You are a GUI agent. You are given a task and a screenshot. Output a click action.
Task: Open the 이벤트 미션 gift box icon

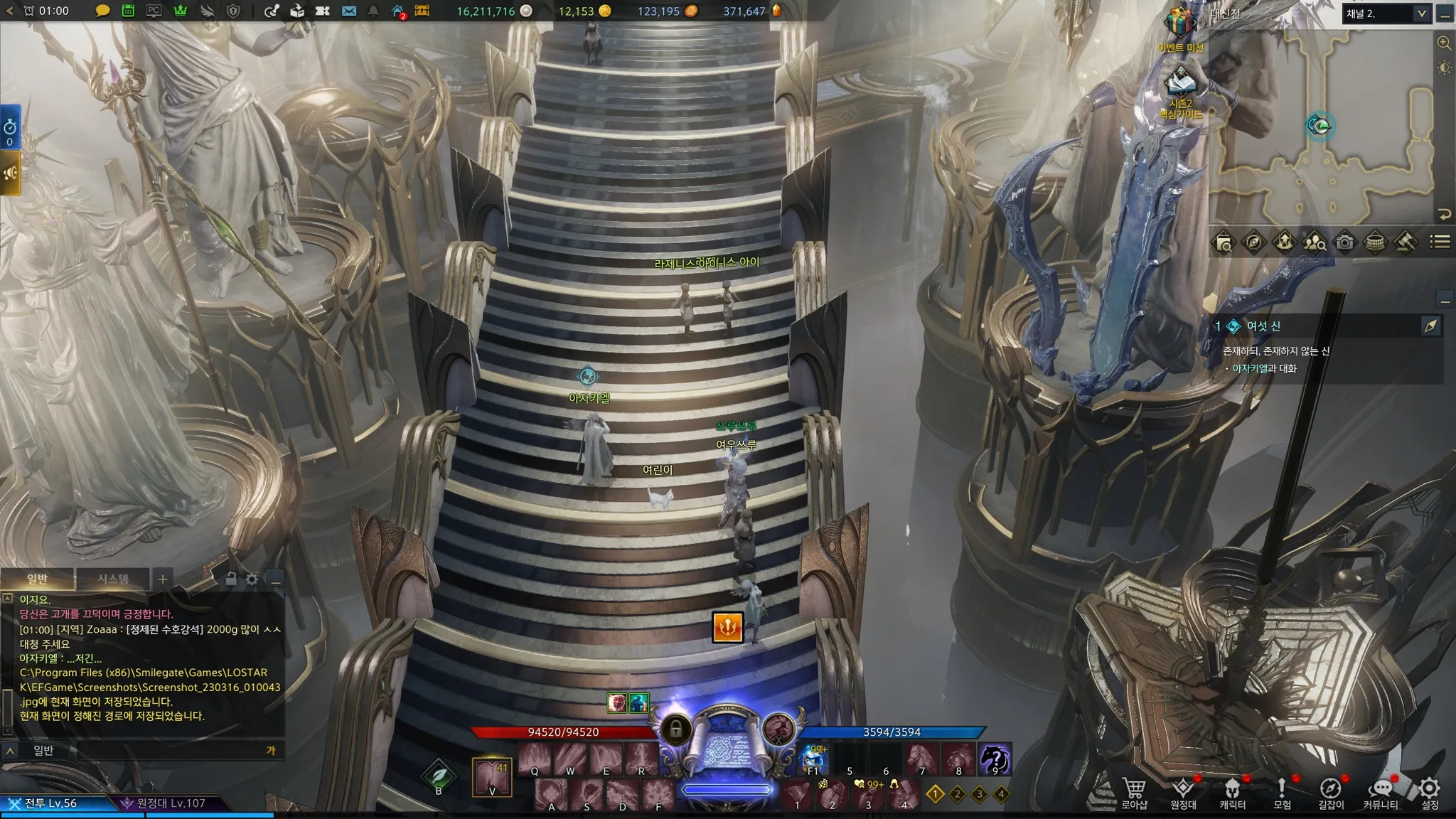[x=1179, y=27]
